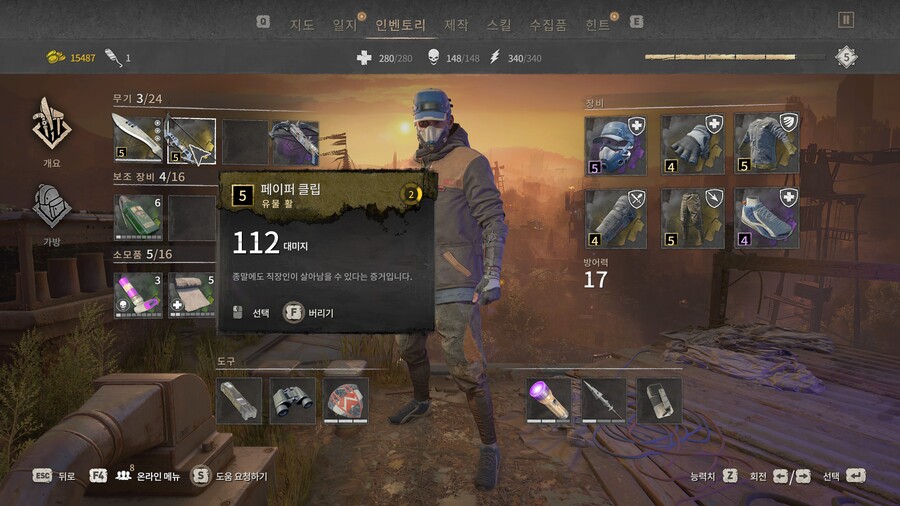Switch to the 제작 crafting tab
The image size is (900, 506).
[x=456, y=24]
